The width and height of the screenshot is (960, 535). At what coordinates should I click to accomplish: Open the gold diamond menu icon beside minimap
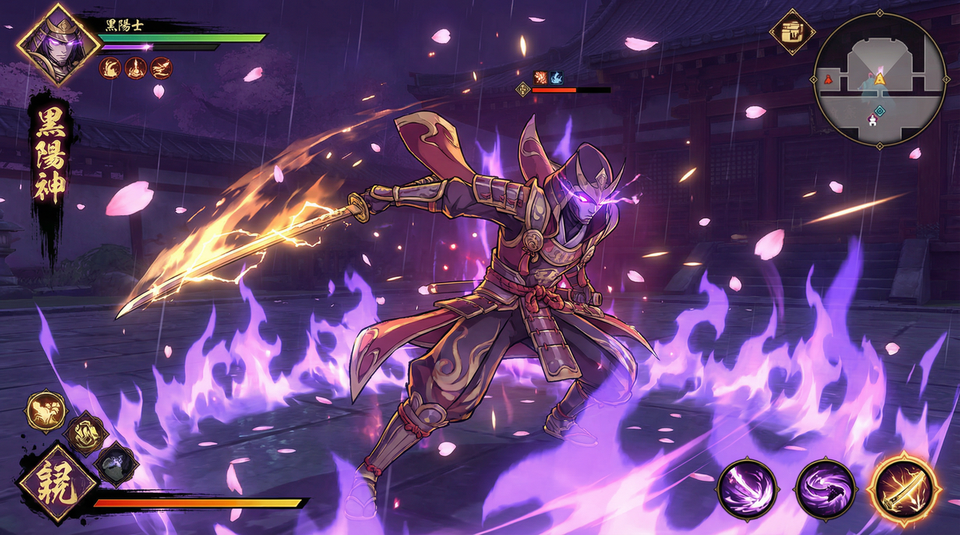792,32
